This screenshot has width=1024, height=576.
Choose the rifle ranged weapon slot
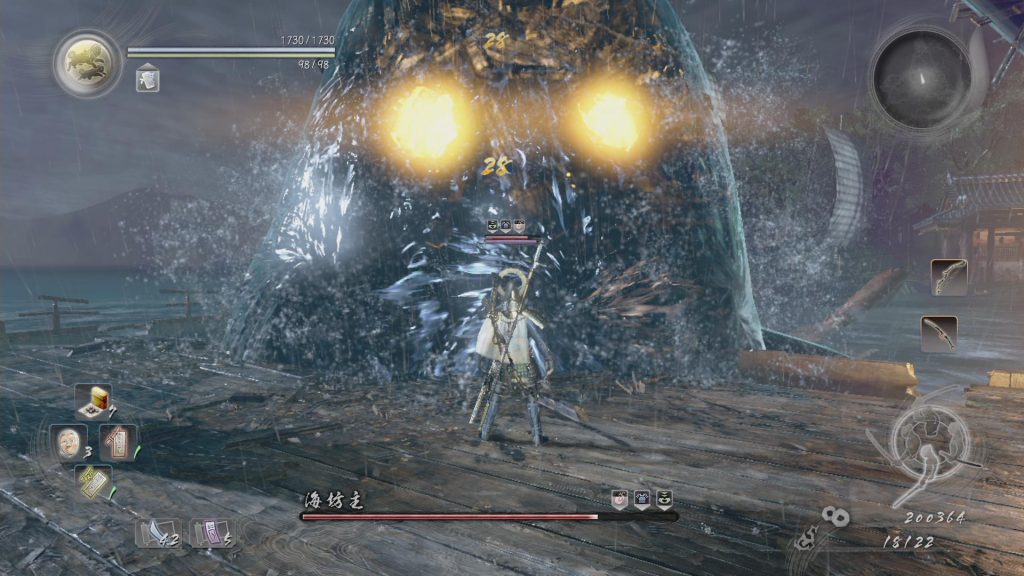pyautogui.click(x=939, y=333)
